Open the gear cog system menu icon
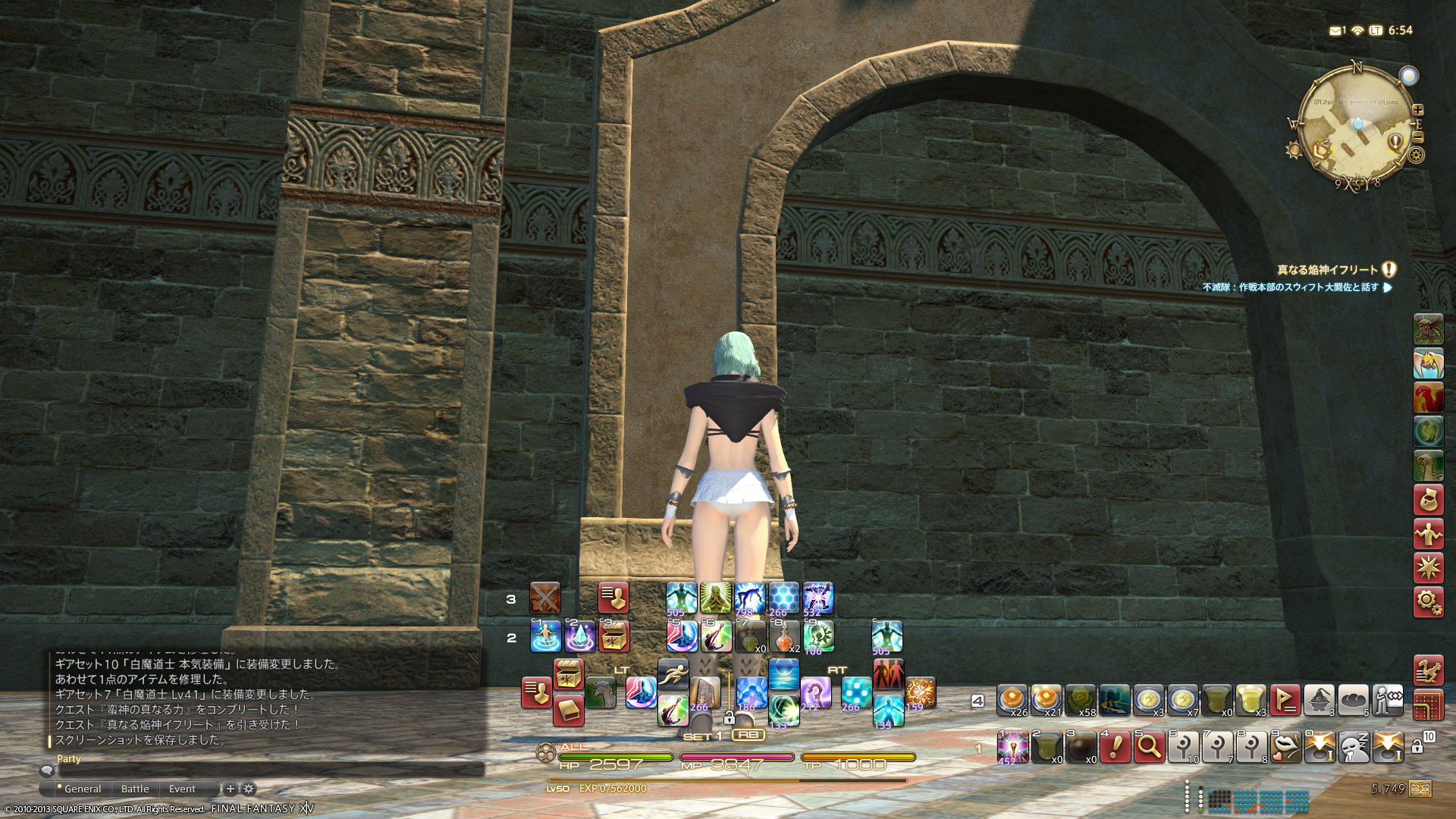The height and width of the screenshot is (819, 1456). (1428, 602)
